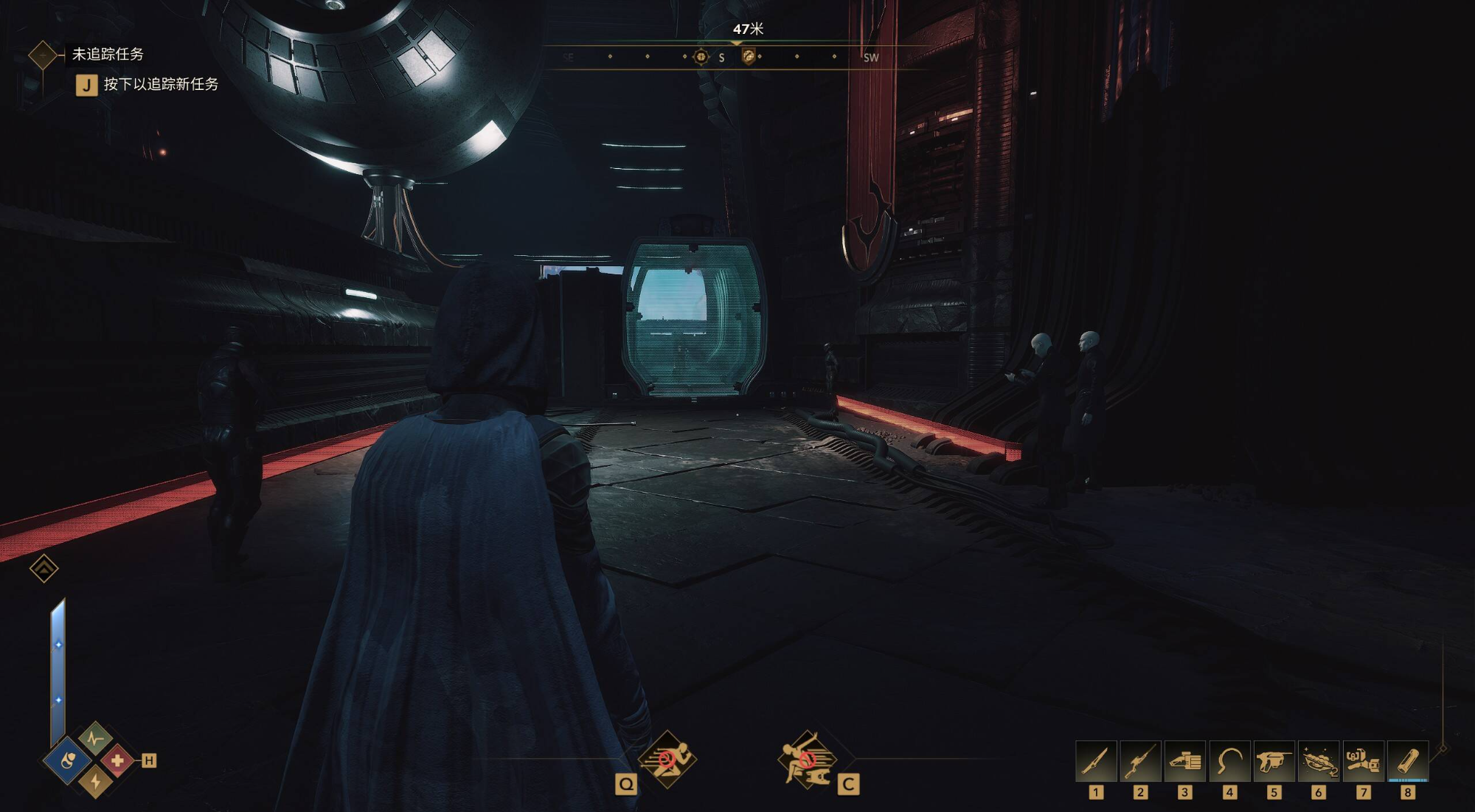
Task: Click the blue hydration diamond icon
Action: tap(68, 760)
